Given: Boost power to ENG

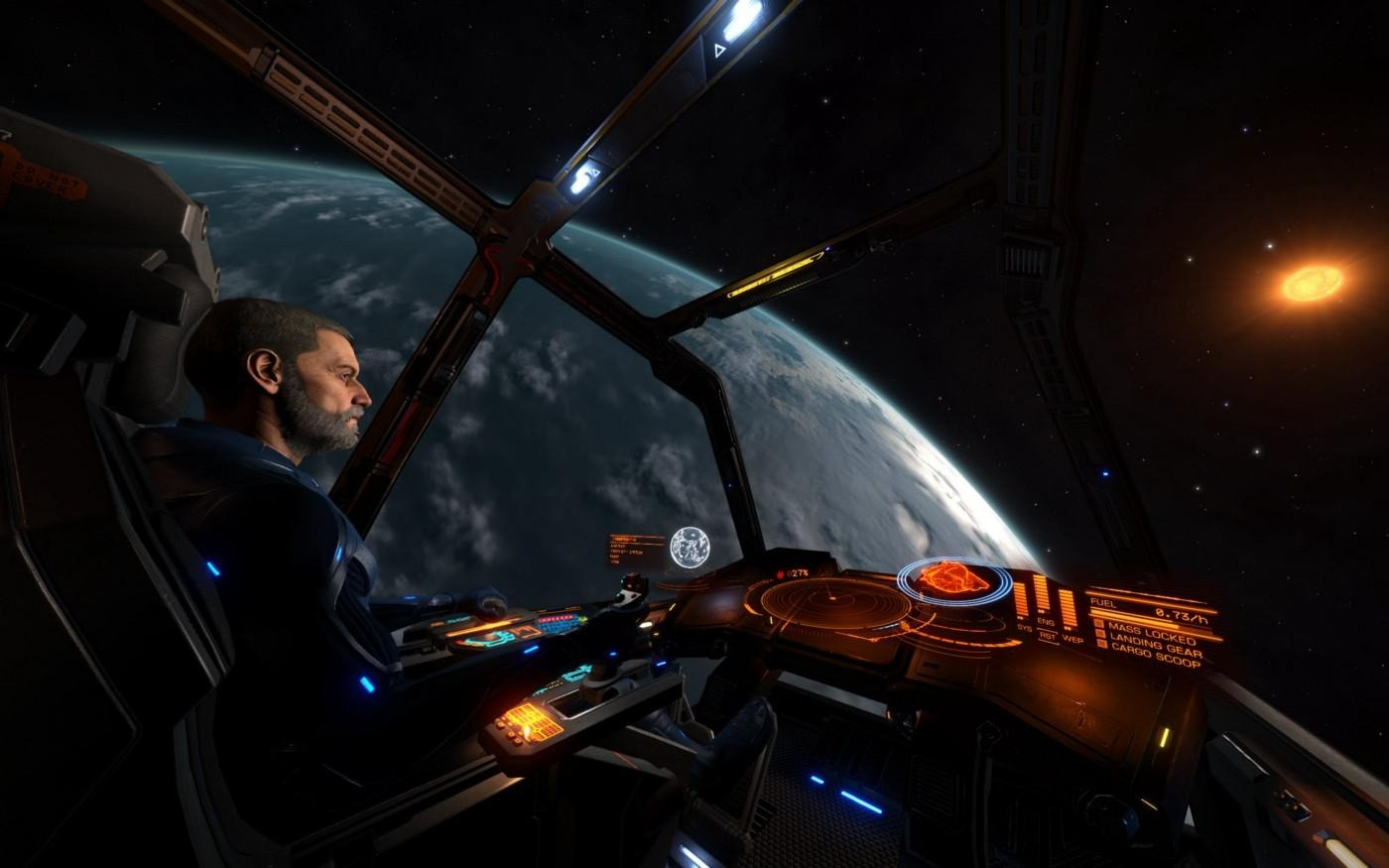Looking at the screenshot, I should pos(1046,622).
